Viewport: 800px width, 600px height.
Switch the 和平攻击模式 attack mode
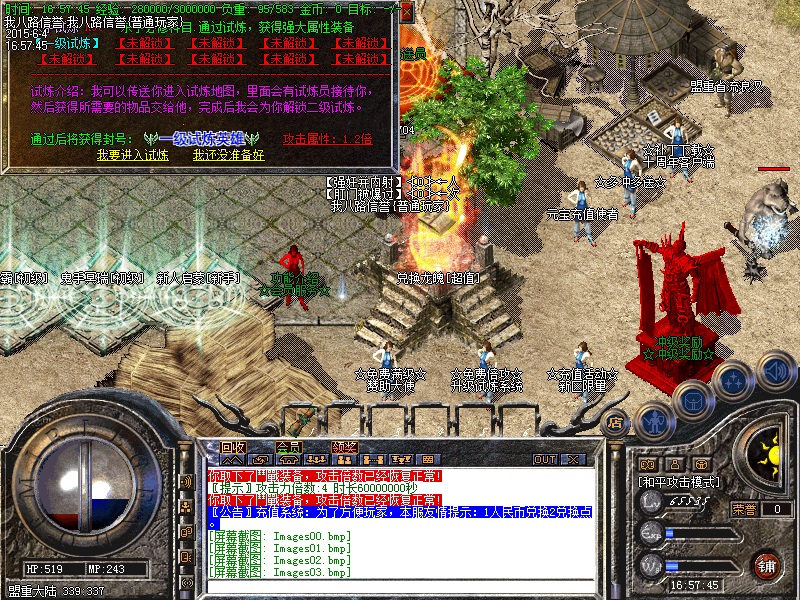(x=680, y=481)
